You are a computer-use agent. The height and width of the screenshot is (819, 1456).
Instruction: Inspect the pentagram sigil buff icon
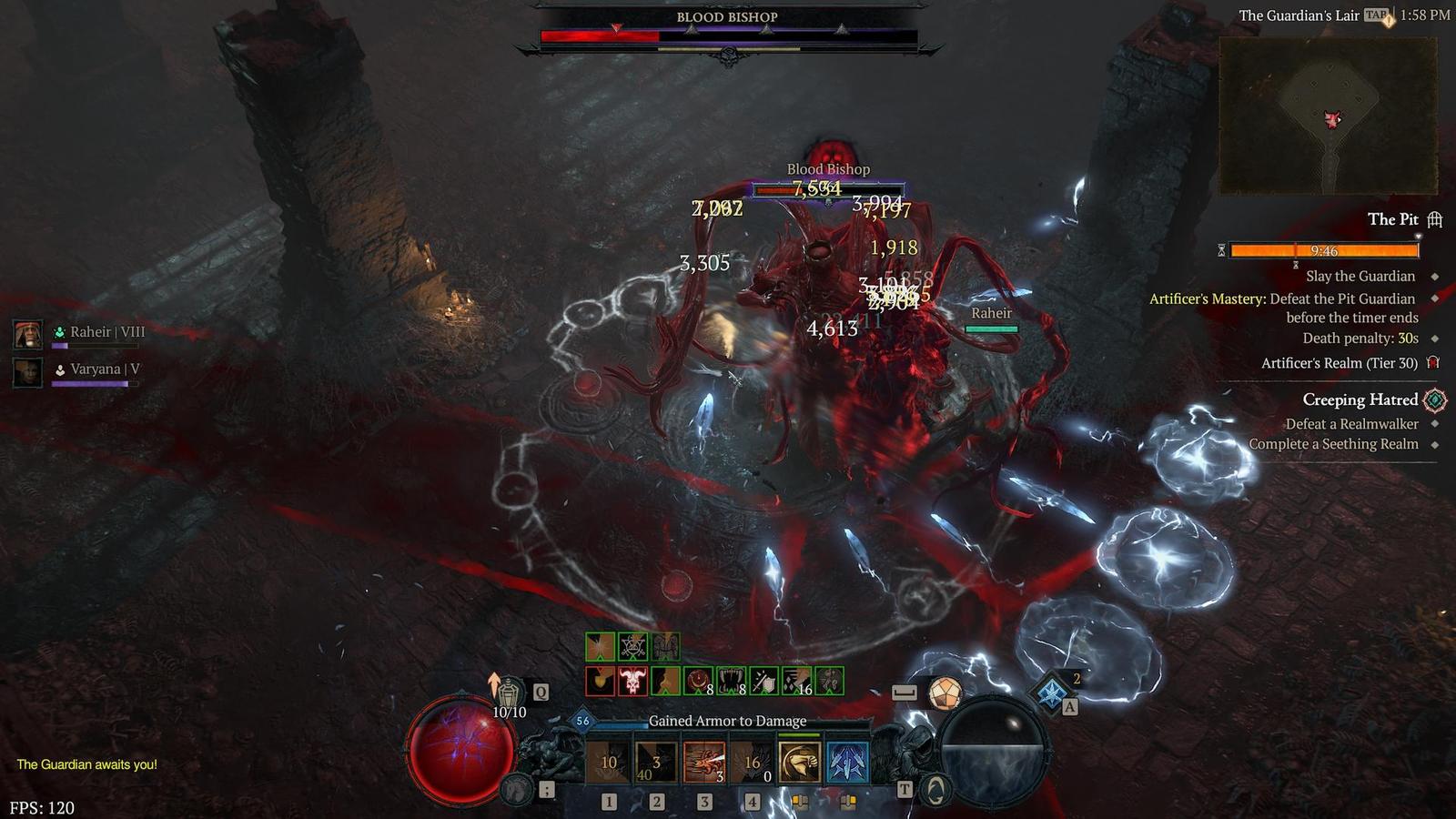coord(632,647)
